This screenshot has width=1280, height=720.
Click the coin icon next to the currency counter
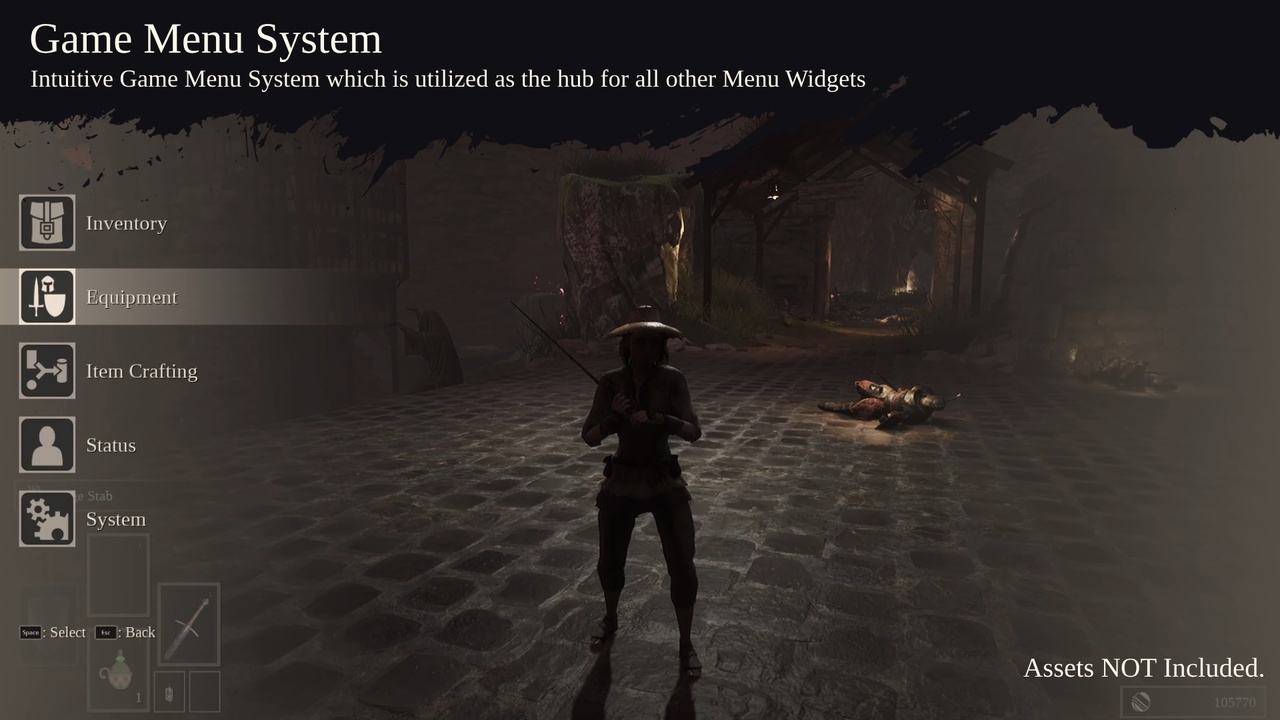coord(1141,701)
